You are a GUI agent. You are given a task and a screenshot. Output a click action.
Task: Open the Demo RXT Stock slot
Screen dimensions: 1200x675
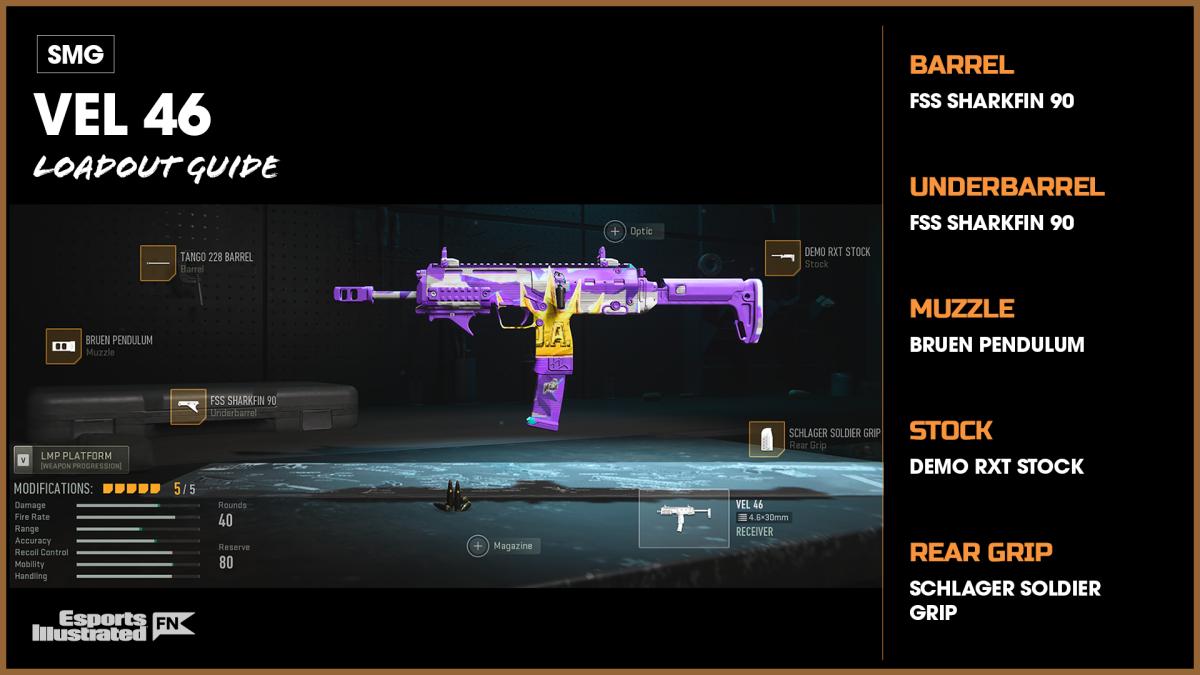(782, 258)
